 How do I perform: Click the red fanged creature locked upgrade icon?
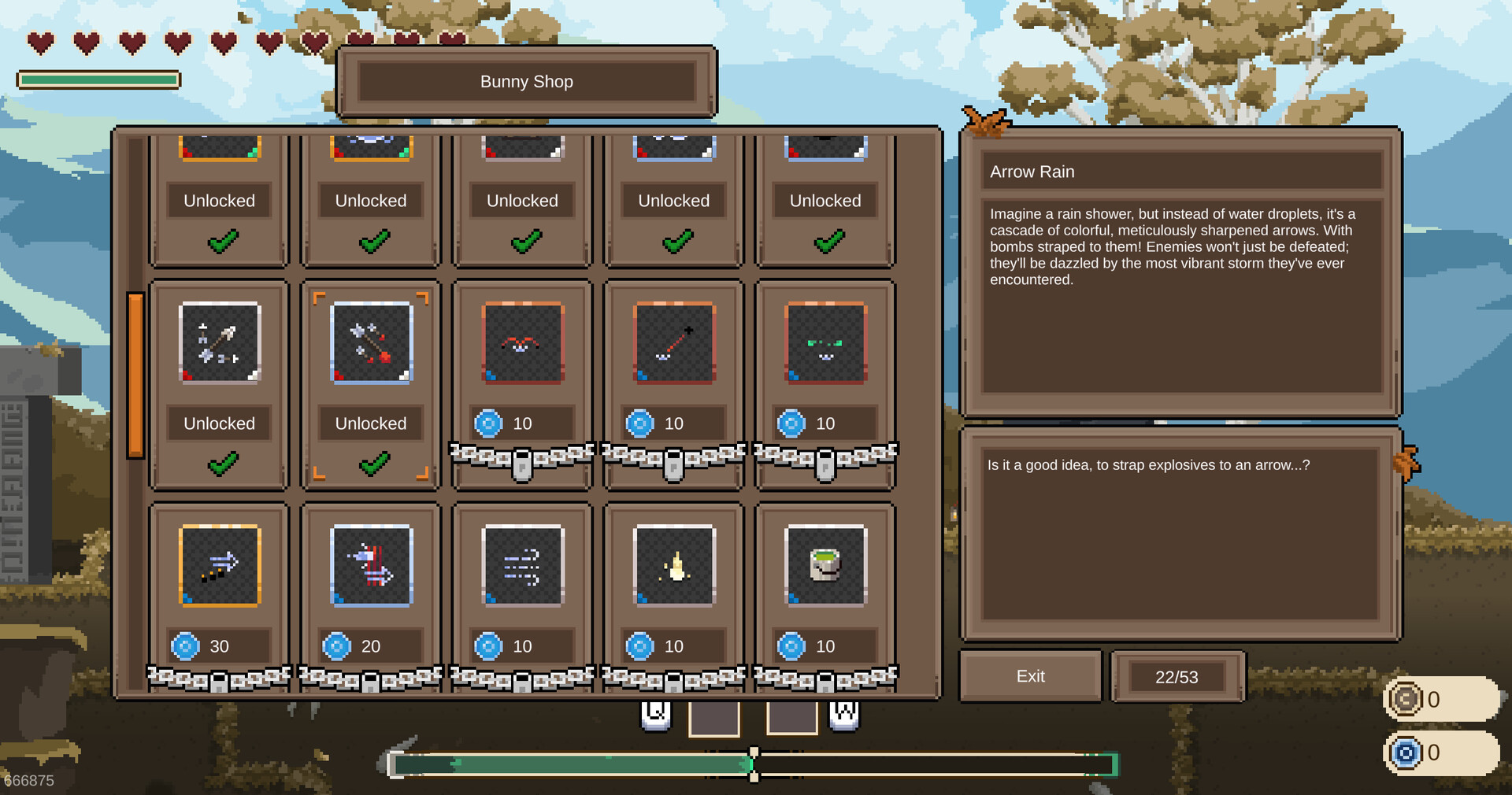coord(521,343)
